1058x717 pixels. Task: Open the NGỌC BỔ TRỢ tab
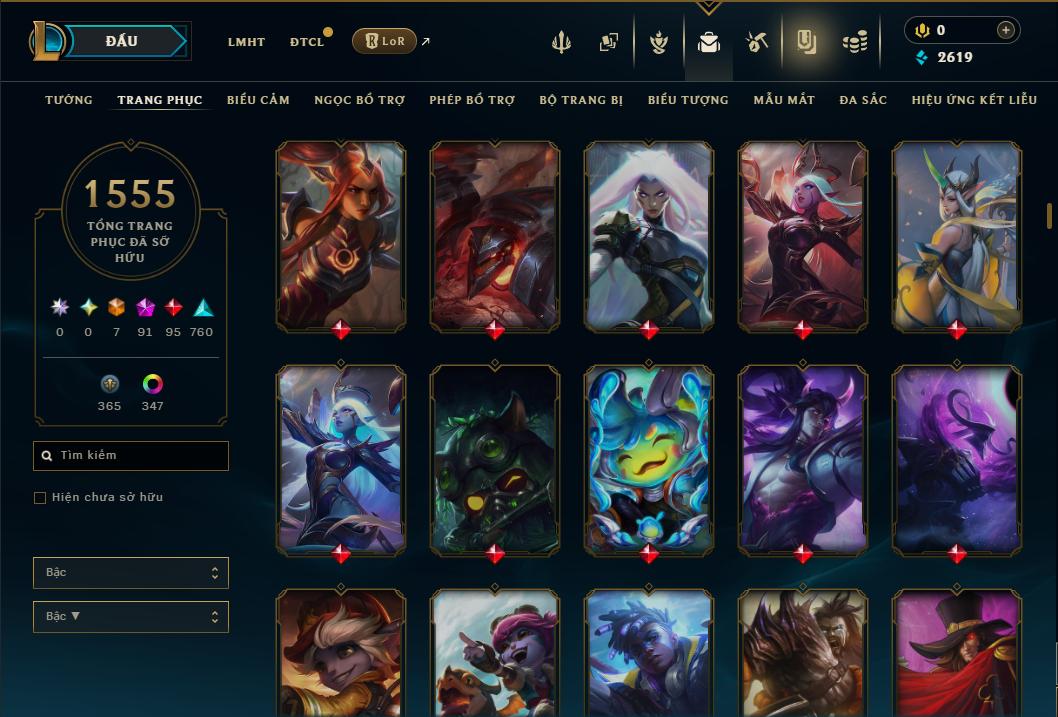click(359, 100)
